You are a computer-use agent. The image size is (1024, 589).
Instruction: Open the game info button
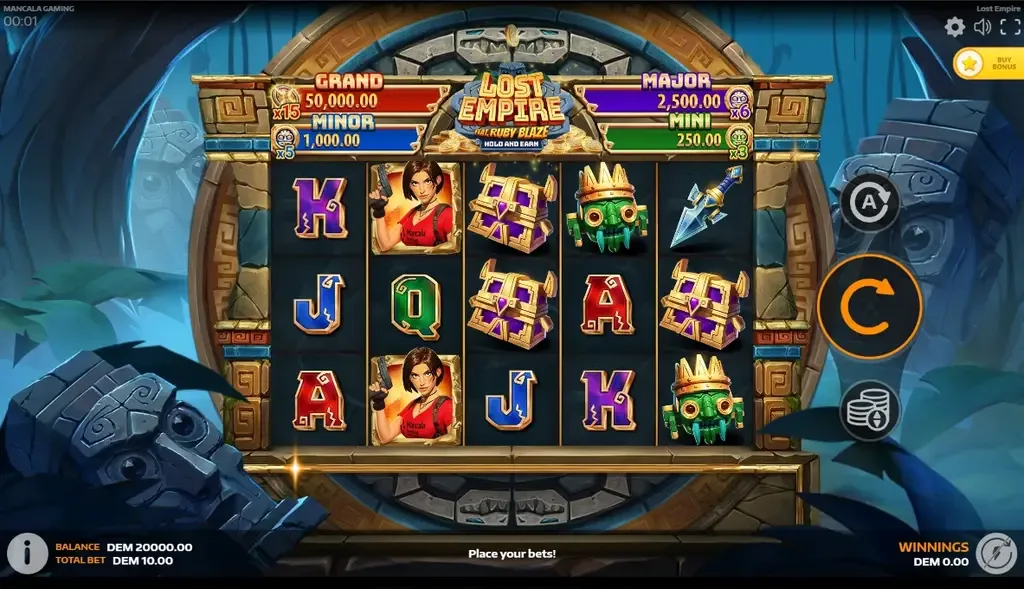[28, 552]
